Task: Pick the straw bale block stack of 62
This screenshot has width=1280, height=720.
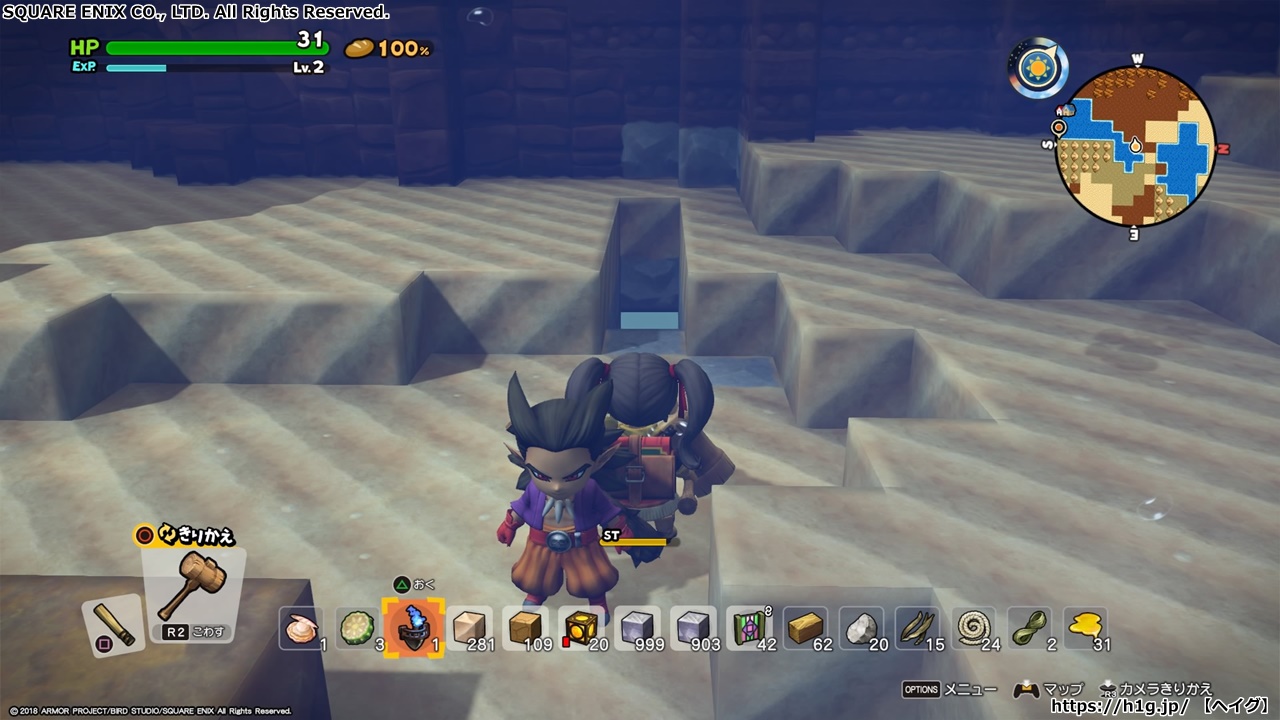Action: pyautogui.click(x=805, y=630)
